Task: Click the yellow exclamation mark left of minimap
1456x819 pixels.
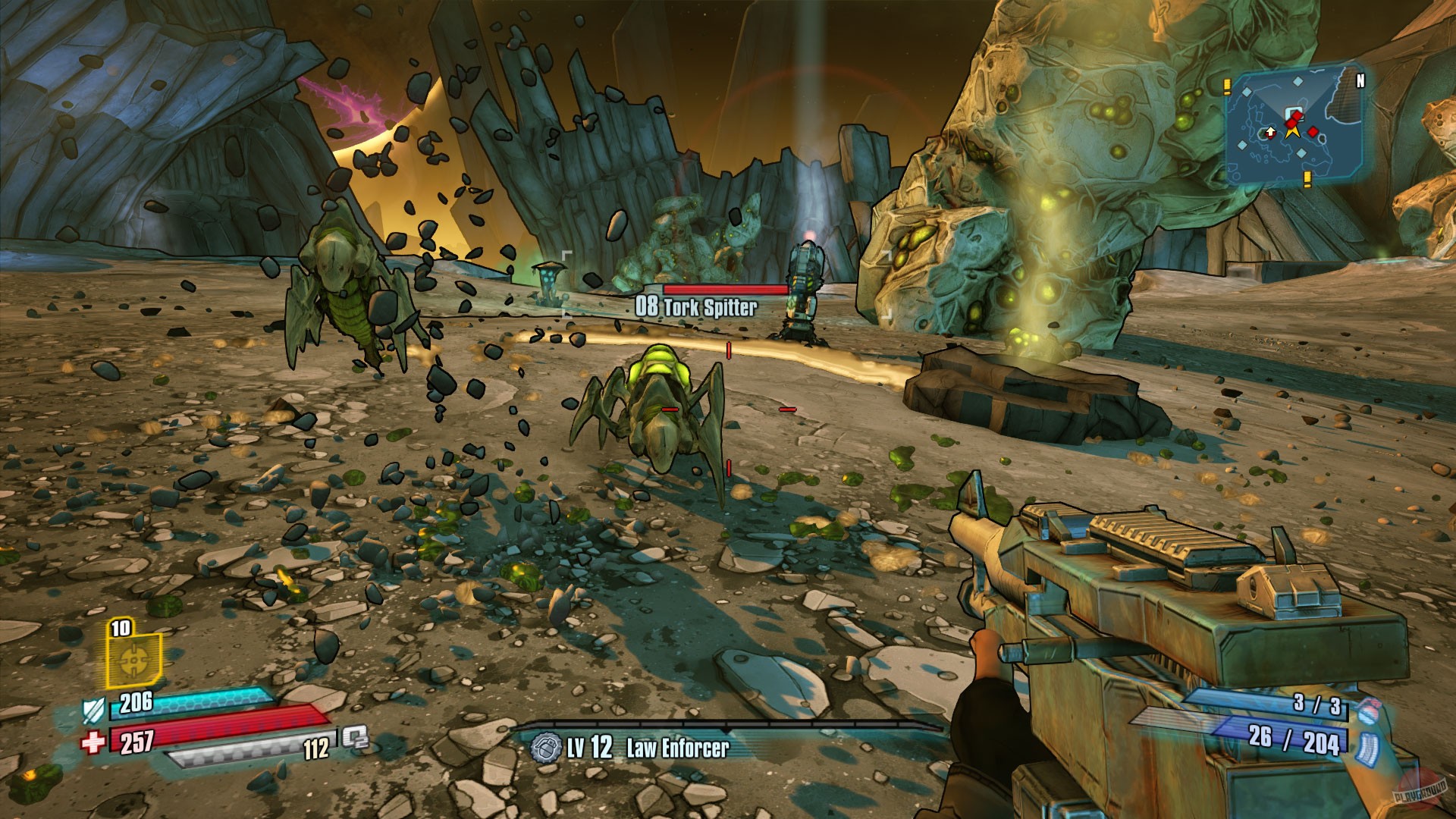Action: point(1227,86)
